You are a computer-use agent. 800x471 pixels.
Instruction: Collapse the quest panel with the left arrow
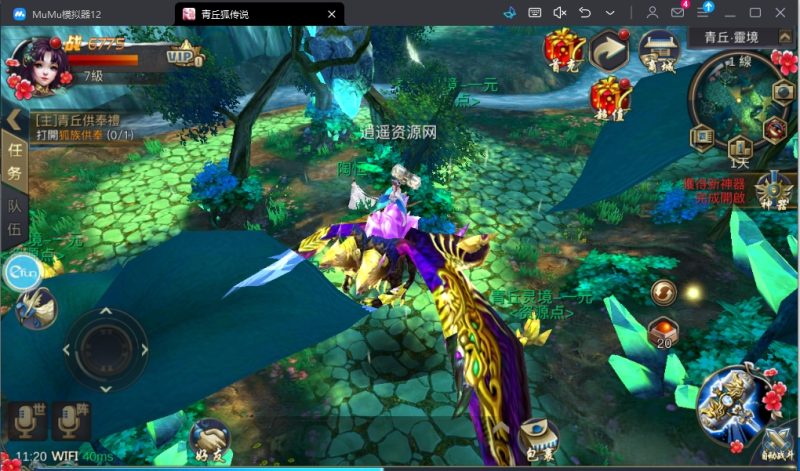click(13, 119)
